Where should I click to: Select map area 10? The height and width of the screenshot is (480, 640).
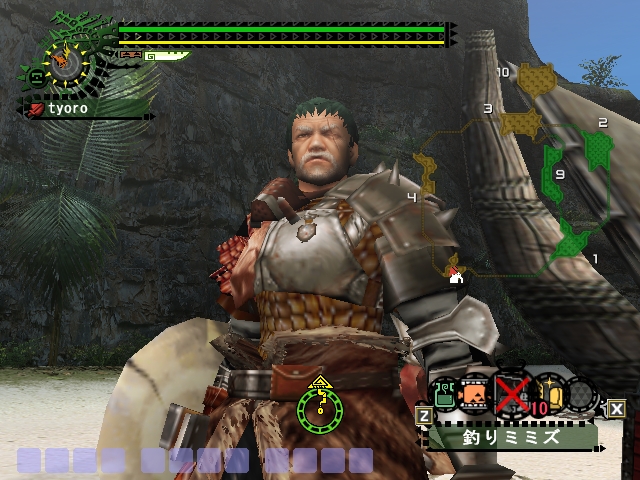click(x=538, y=78)
